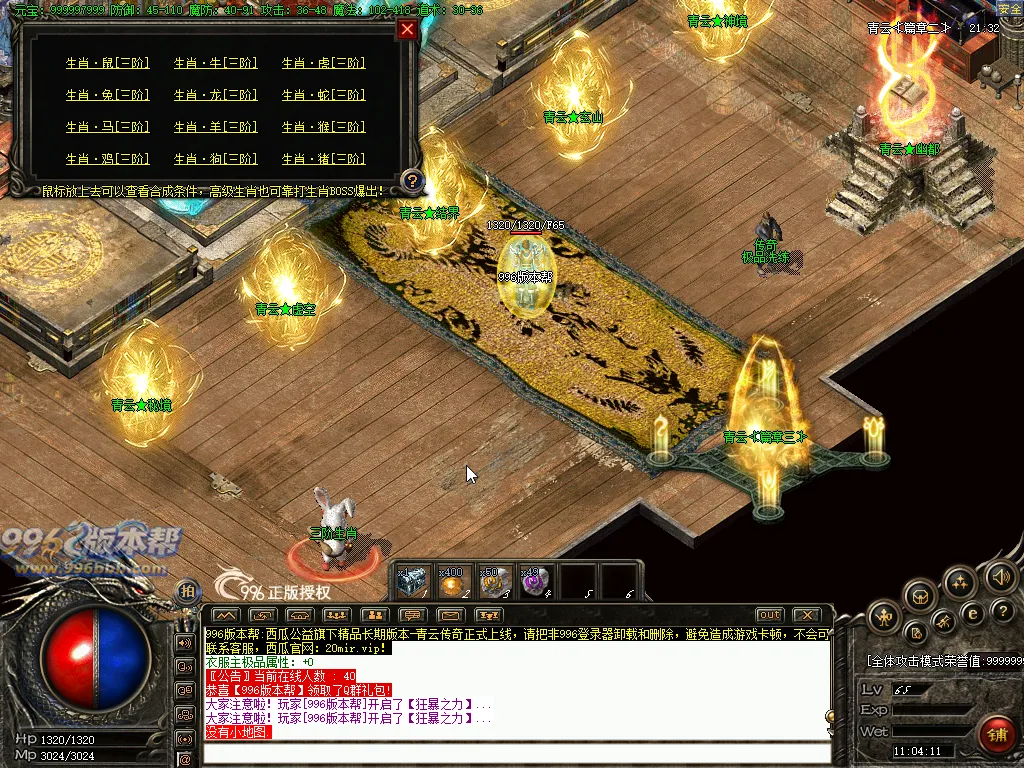Viewport: 1024px width, 768px height.
Task: Open the skills three-star round button
Action: (x=959, y=583)
